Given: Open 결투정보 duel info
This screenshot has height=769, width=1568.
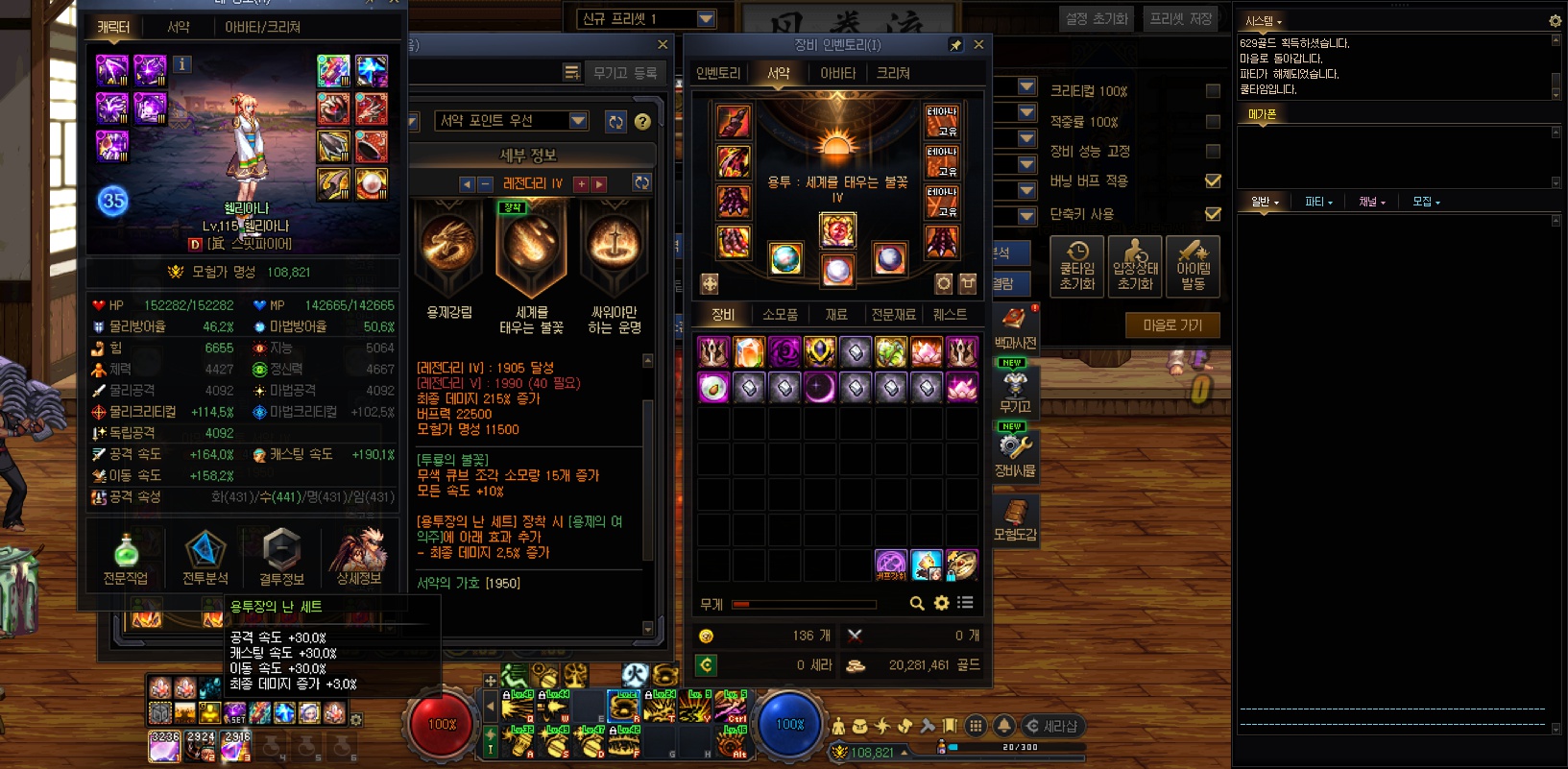Looking at the screenshot, I should click(x=281, y=557).
